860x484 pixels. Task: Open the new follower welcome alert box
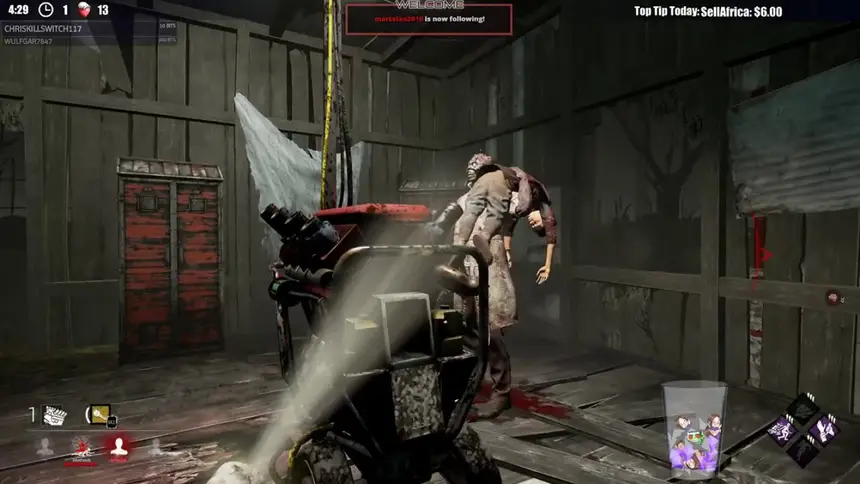429,19
